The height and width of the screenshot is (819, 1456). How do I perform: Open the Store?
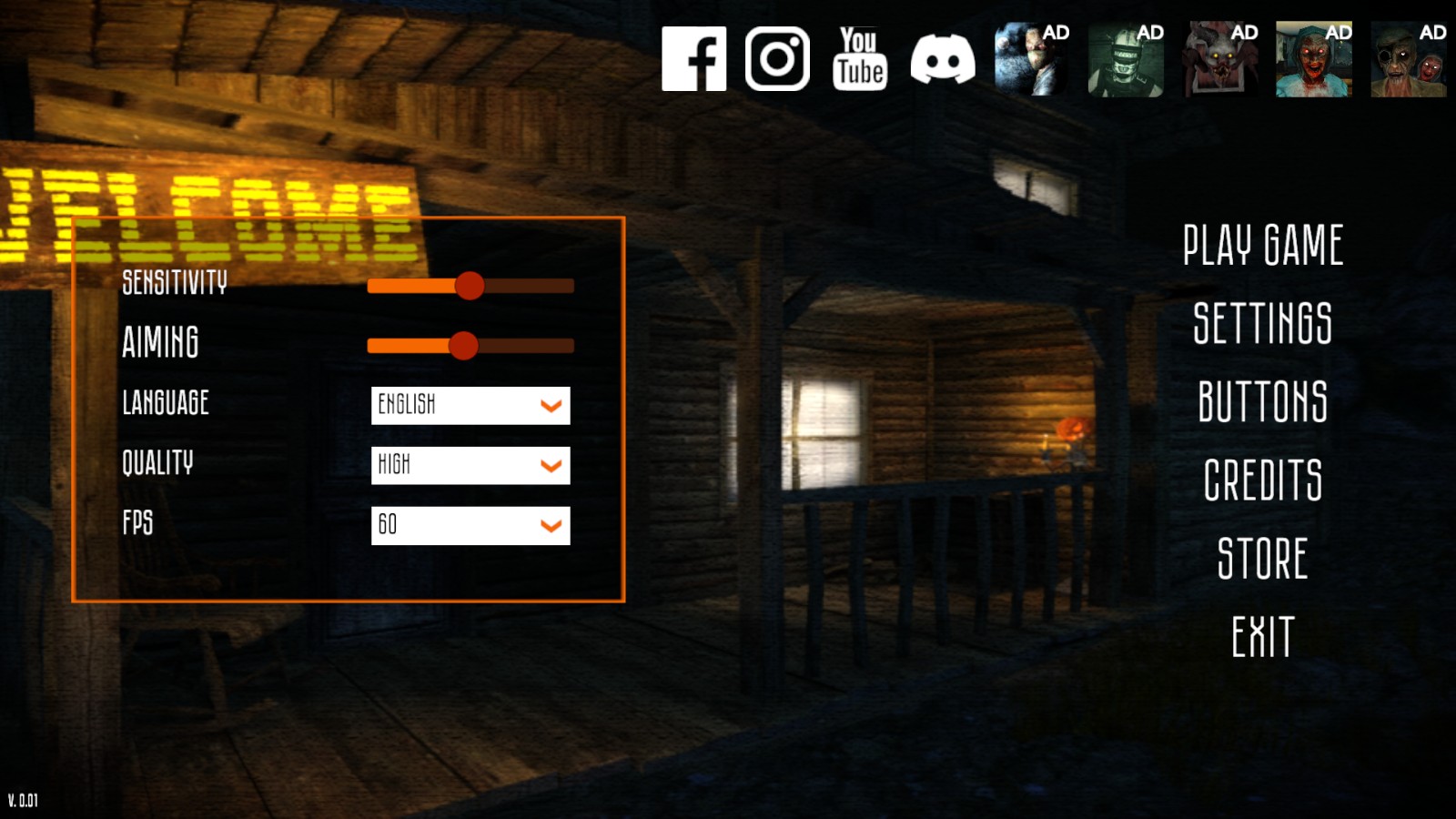(1262, 559)
